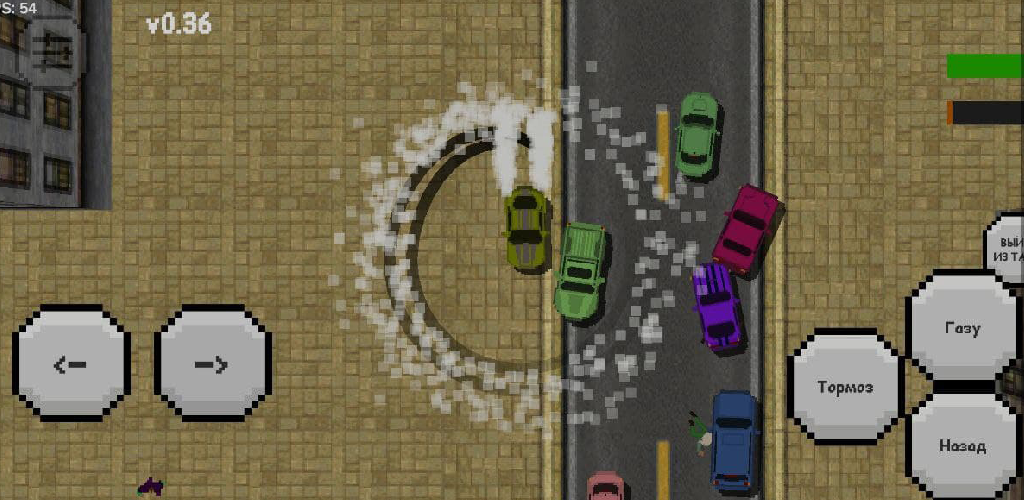The image size is (1024, 500).
Task: Select the Назад reverse button
Action: 962,445
